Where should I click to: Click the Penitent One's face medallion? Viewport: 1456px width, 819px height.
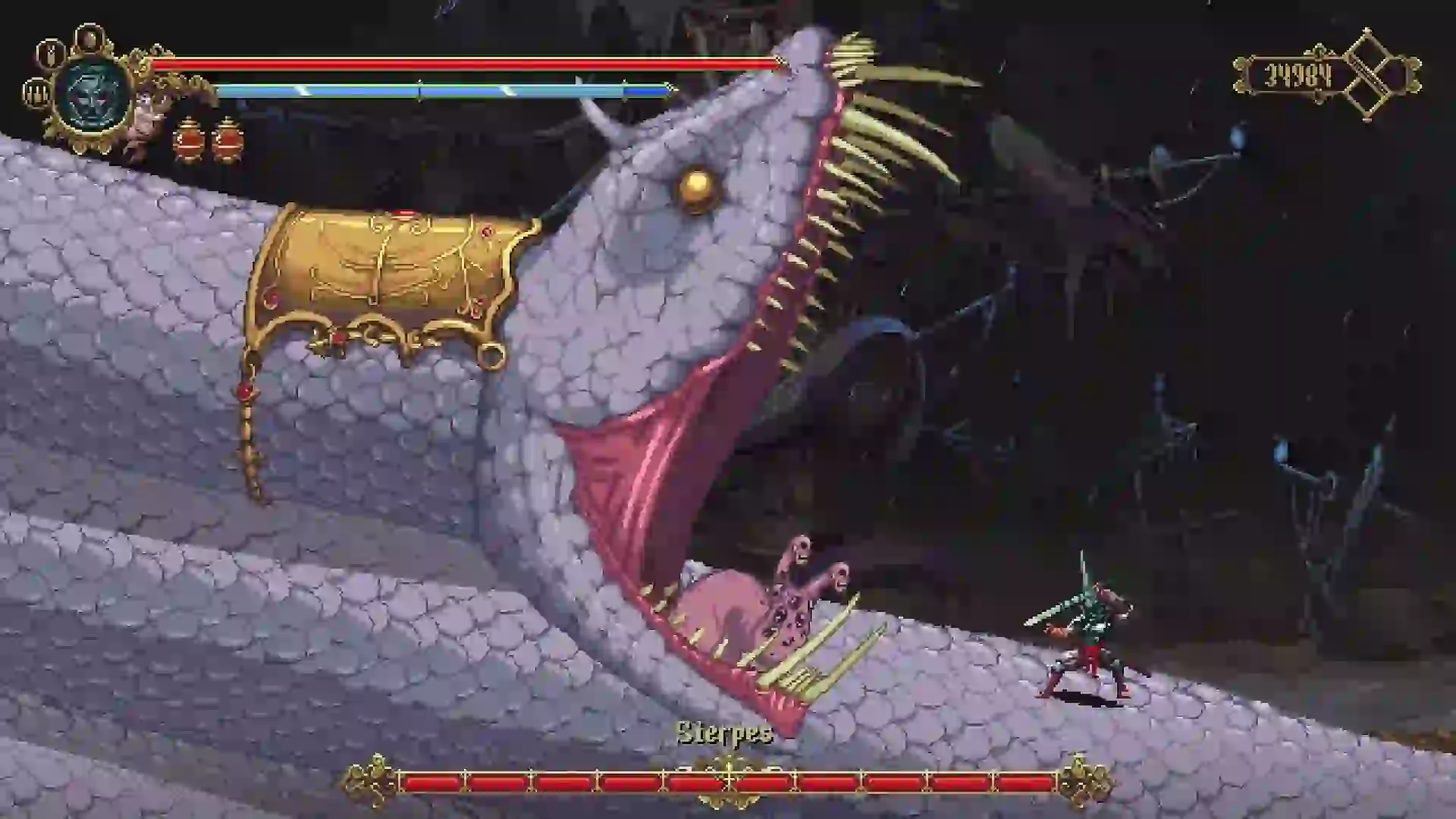click(94, 96)
